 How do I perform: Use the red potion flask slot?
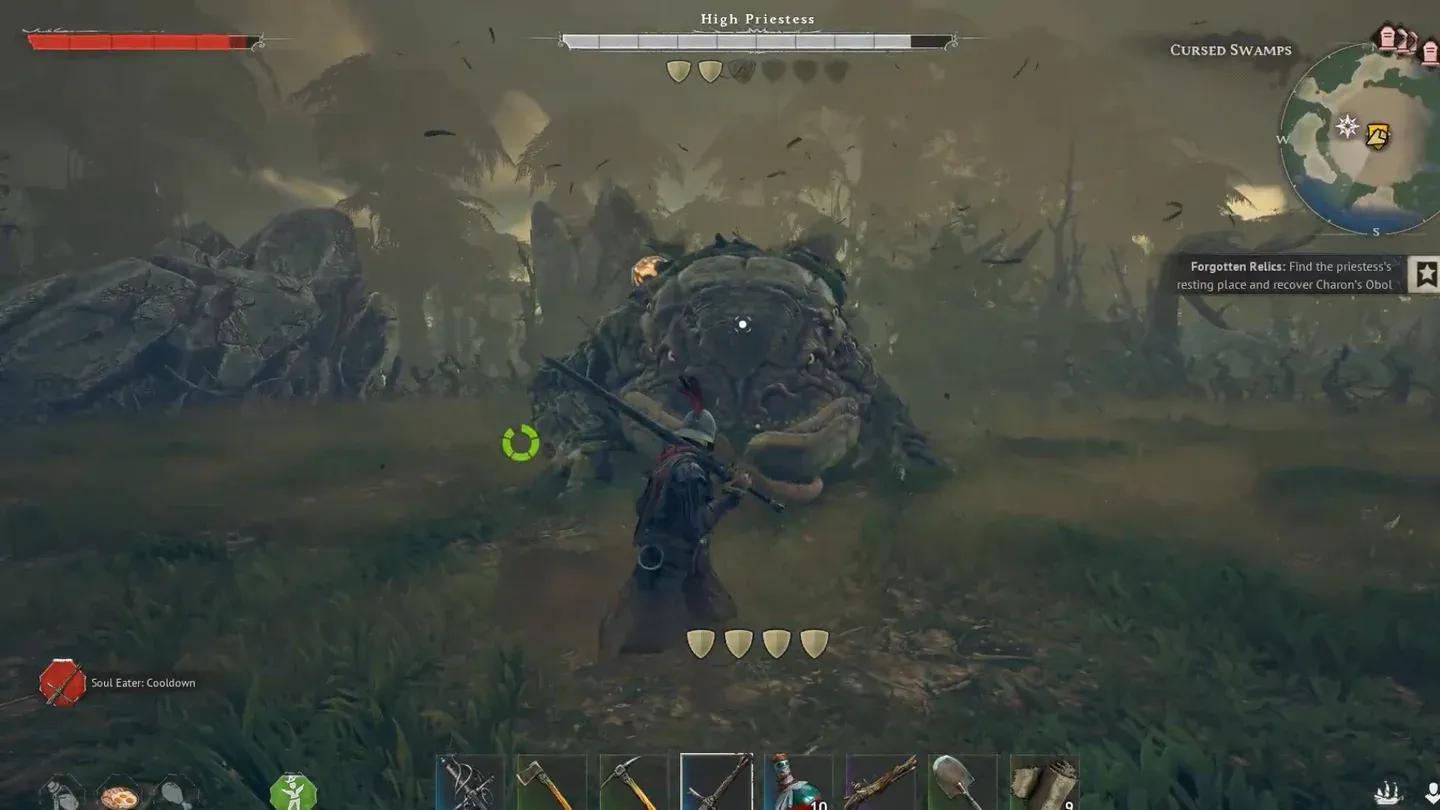(x=798, y=783)
